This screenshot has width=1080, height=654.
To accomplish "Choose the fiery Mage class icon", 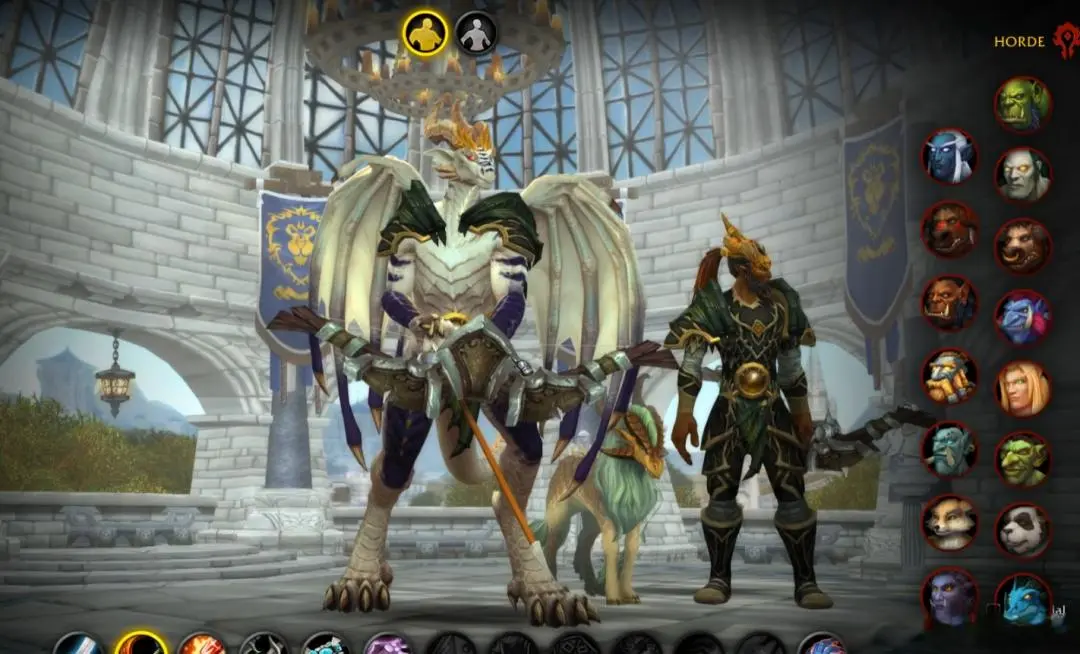I will click(x=202, y=645).
